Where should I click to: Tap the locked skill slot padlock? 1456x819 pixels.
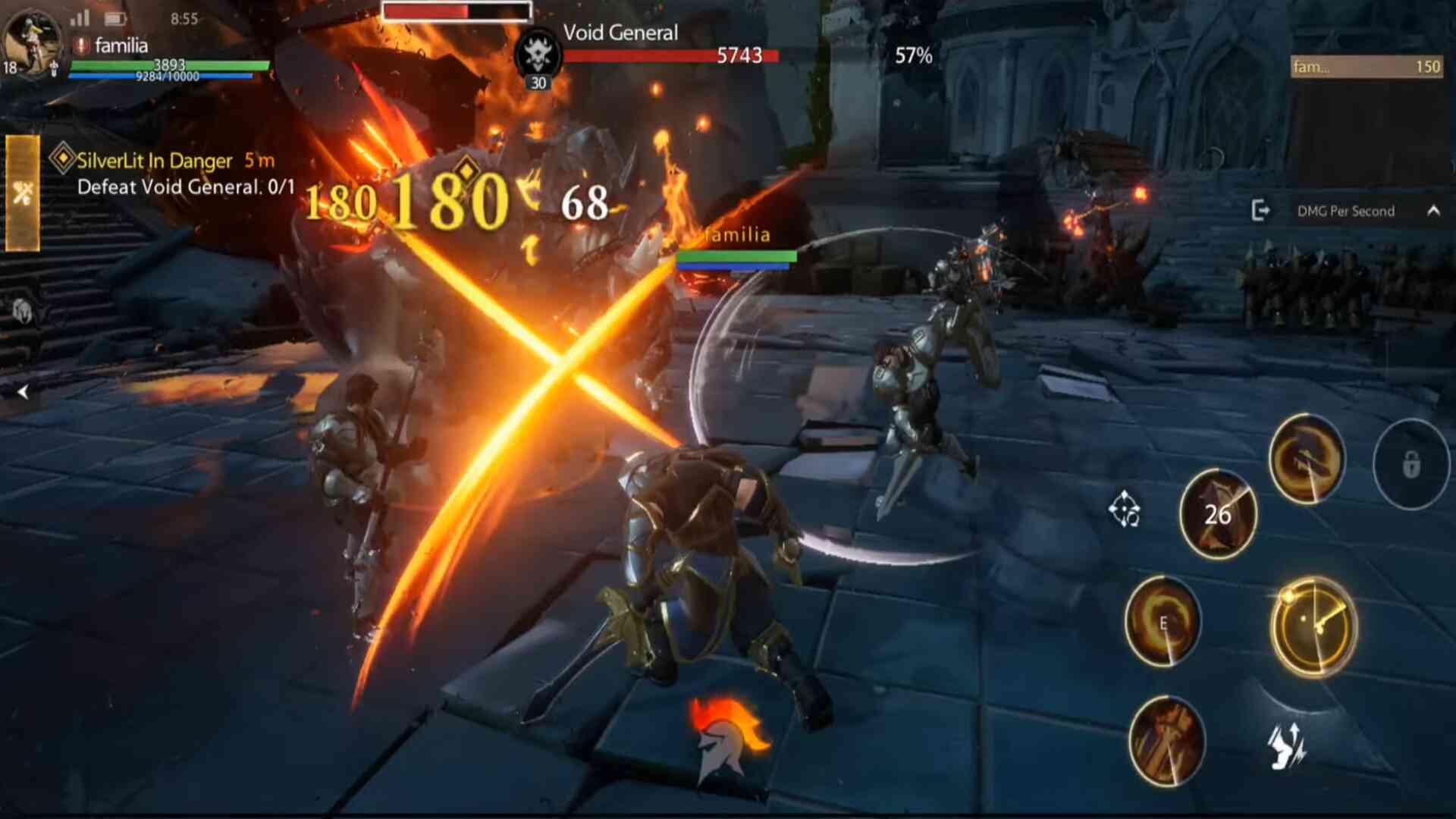(x=1410, y=464)
